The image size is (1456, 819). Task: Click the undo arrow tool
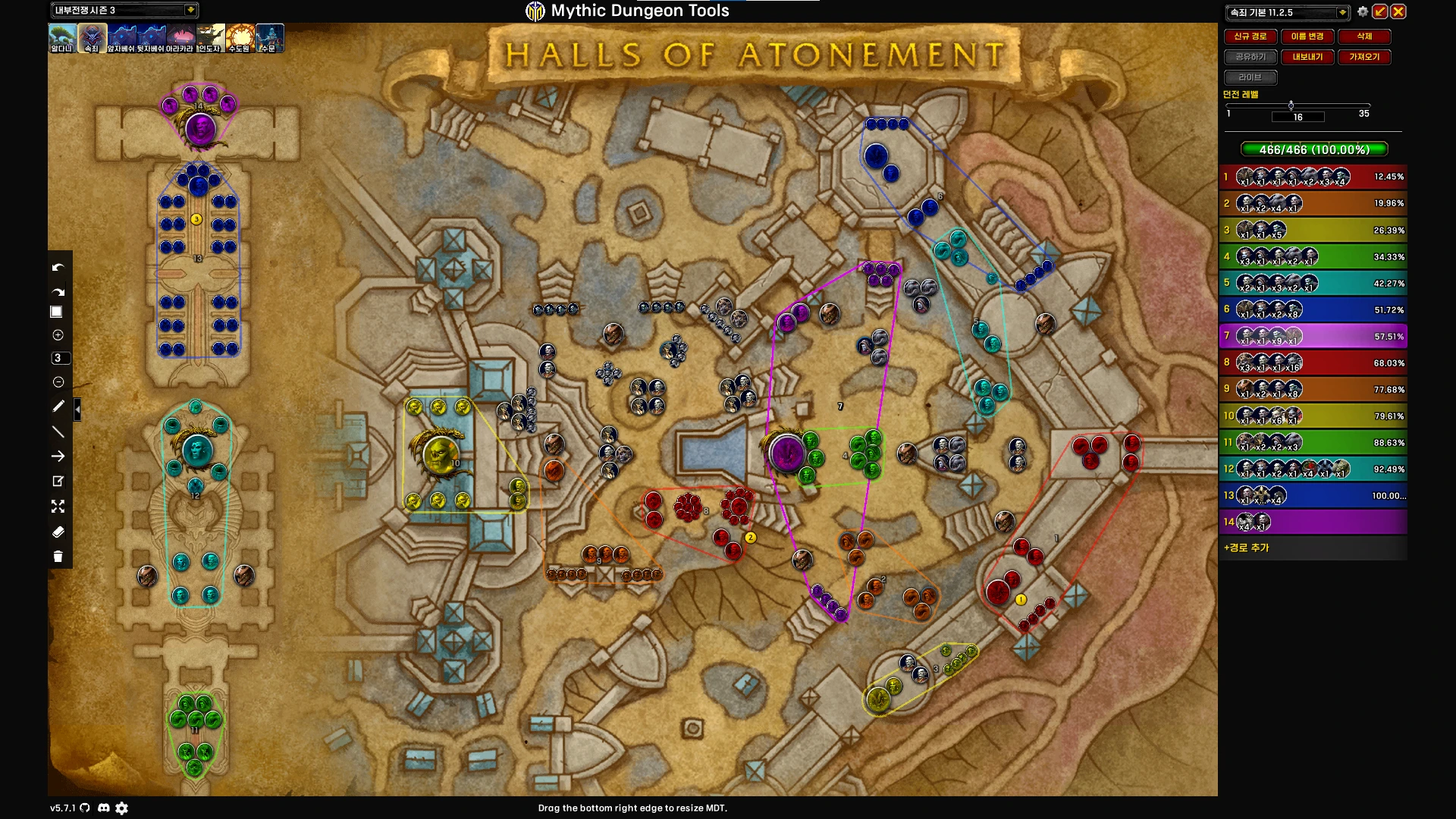click(x=58, y=268)
